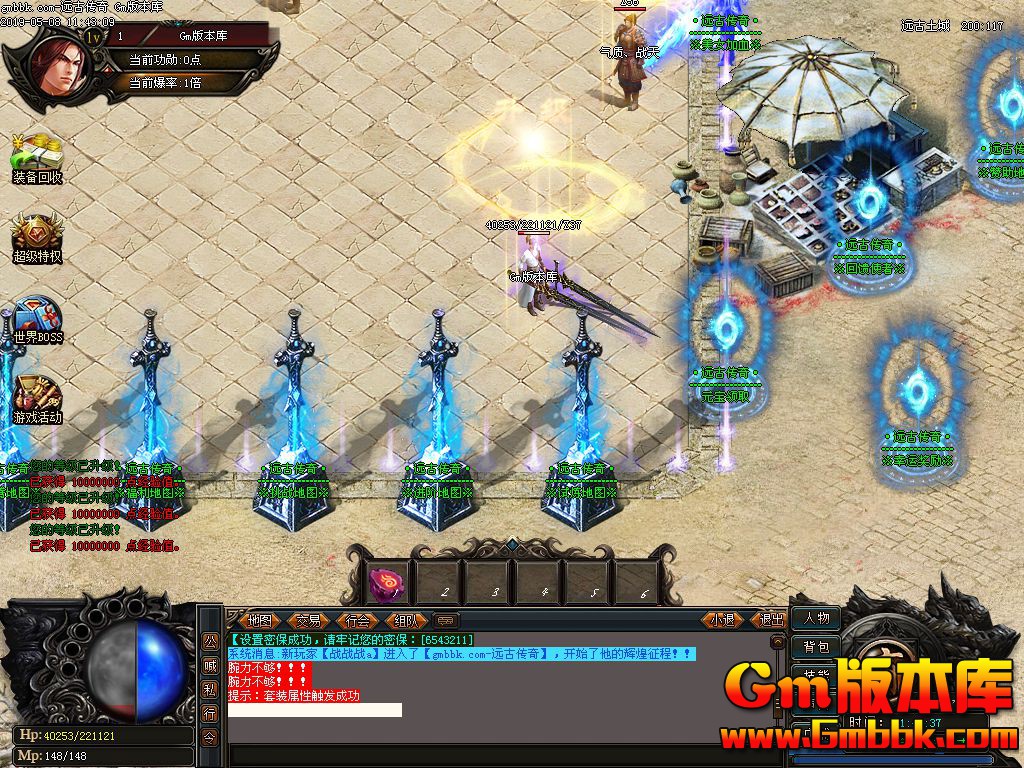Switch chat to the 喊 shout channel
This screenshot has height=768, width=1024.
tap(210, 665)
